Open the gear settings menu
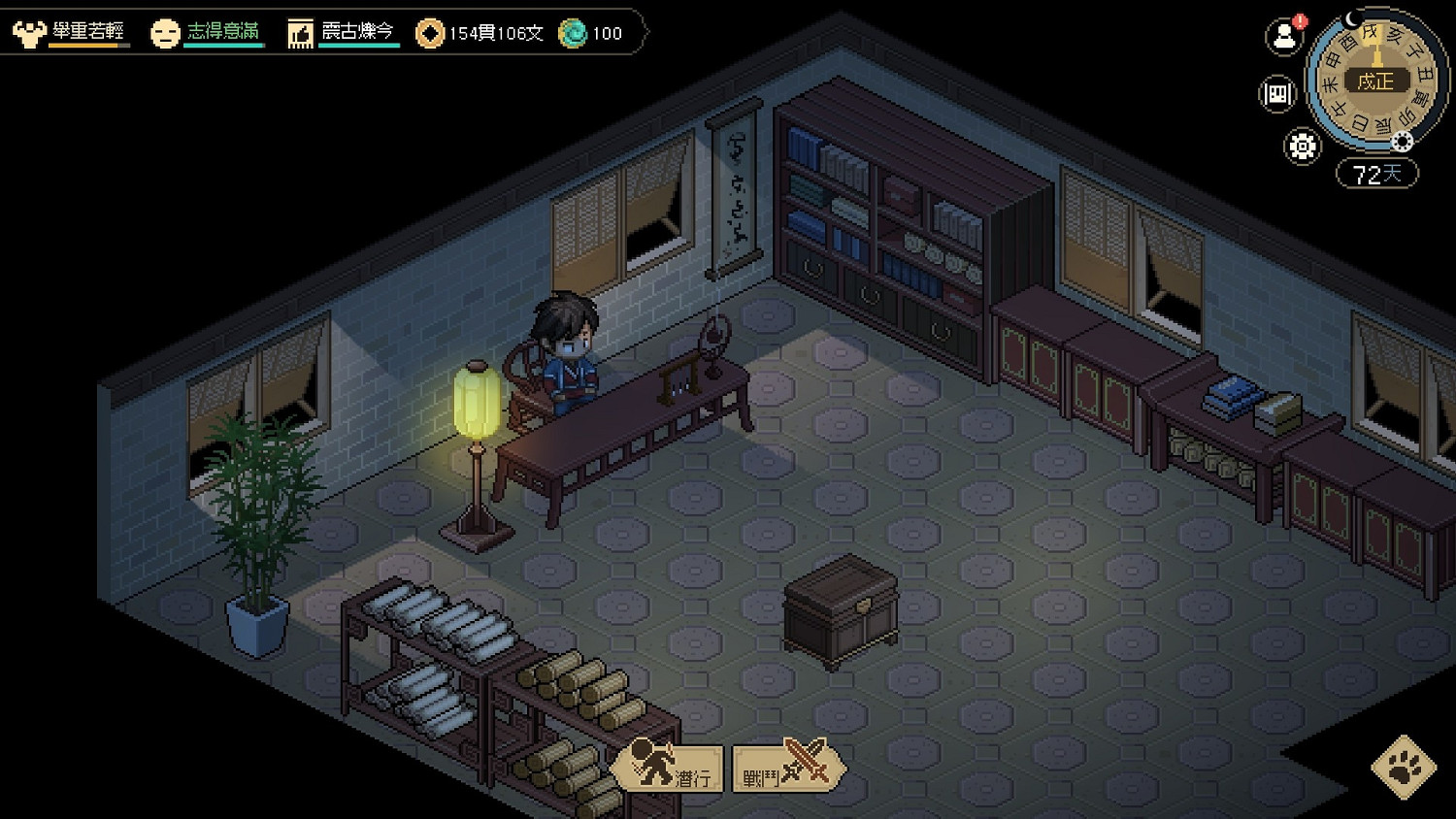Image resolution: width=1456 pixels, height=819 pixels. (1302, 147)
